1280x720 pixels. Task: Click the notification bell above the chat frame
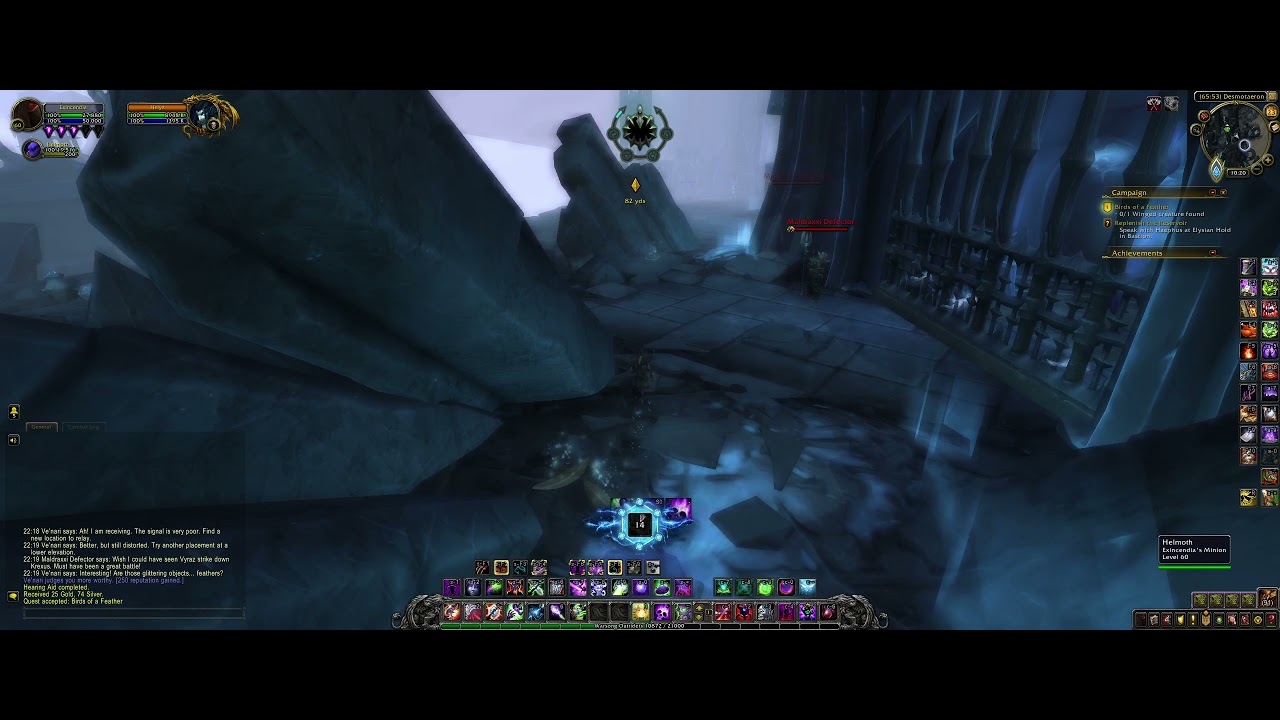click(14, 411)
